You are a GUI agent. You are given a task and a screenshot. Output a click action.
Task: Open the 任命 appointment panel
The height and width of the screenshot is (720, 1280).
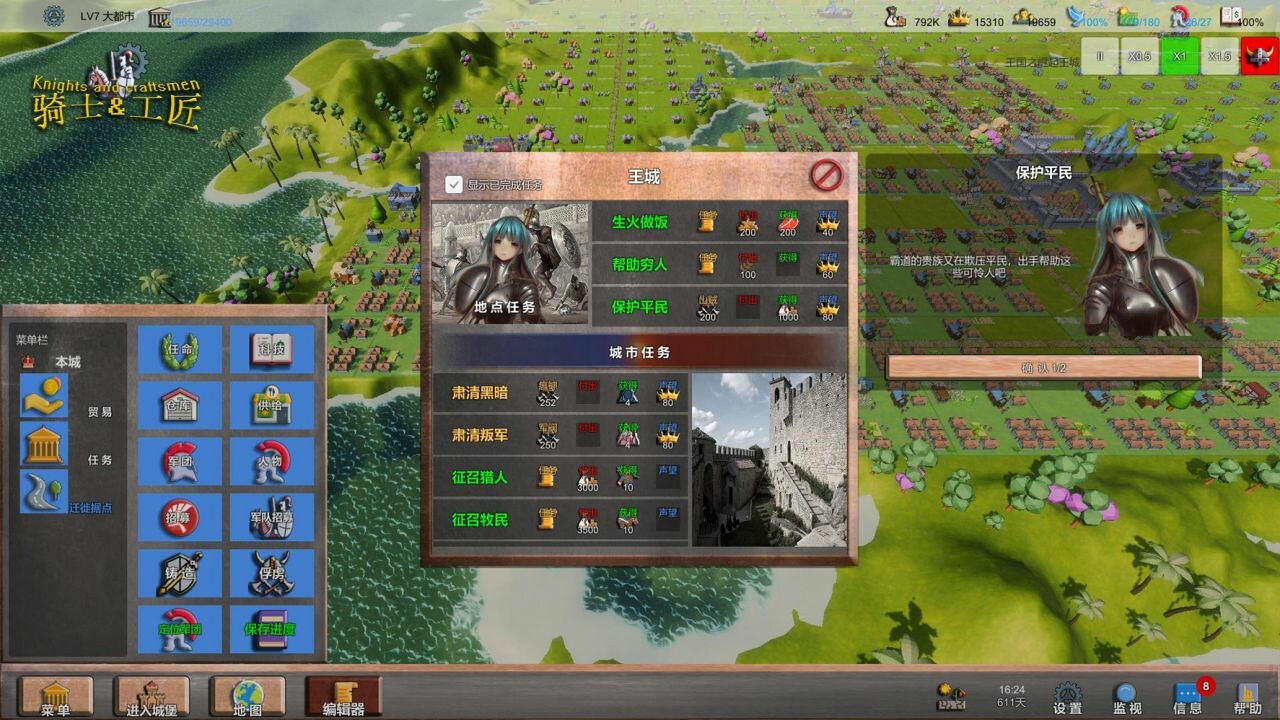pos(178,350)
